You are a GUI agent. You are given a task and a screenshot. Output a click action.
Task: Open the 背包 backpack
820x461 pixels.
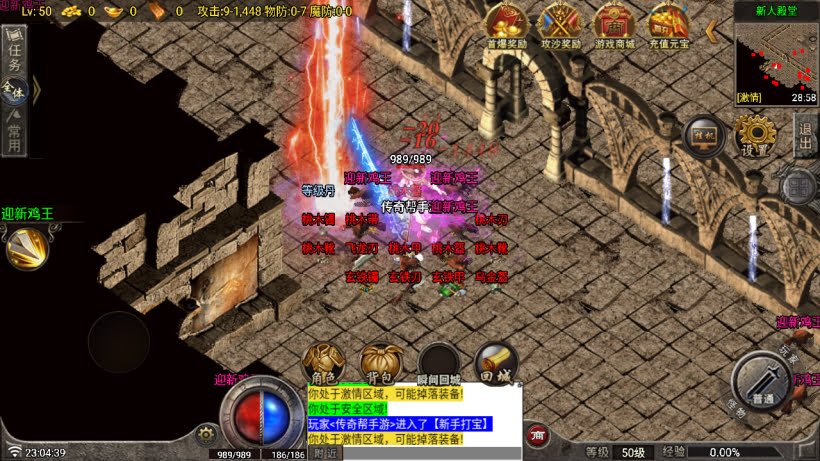pyautogui.click(x=381, y=364)
